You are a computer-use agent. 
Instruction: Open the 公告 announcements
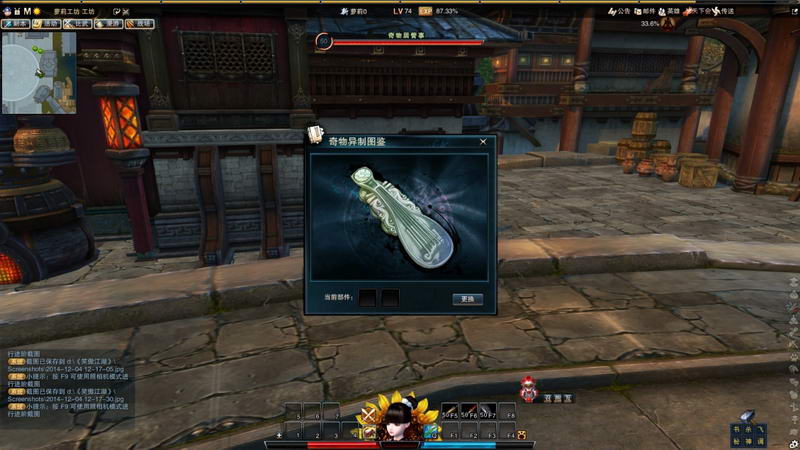tap(619, 11)
